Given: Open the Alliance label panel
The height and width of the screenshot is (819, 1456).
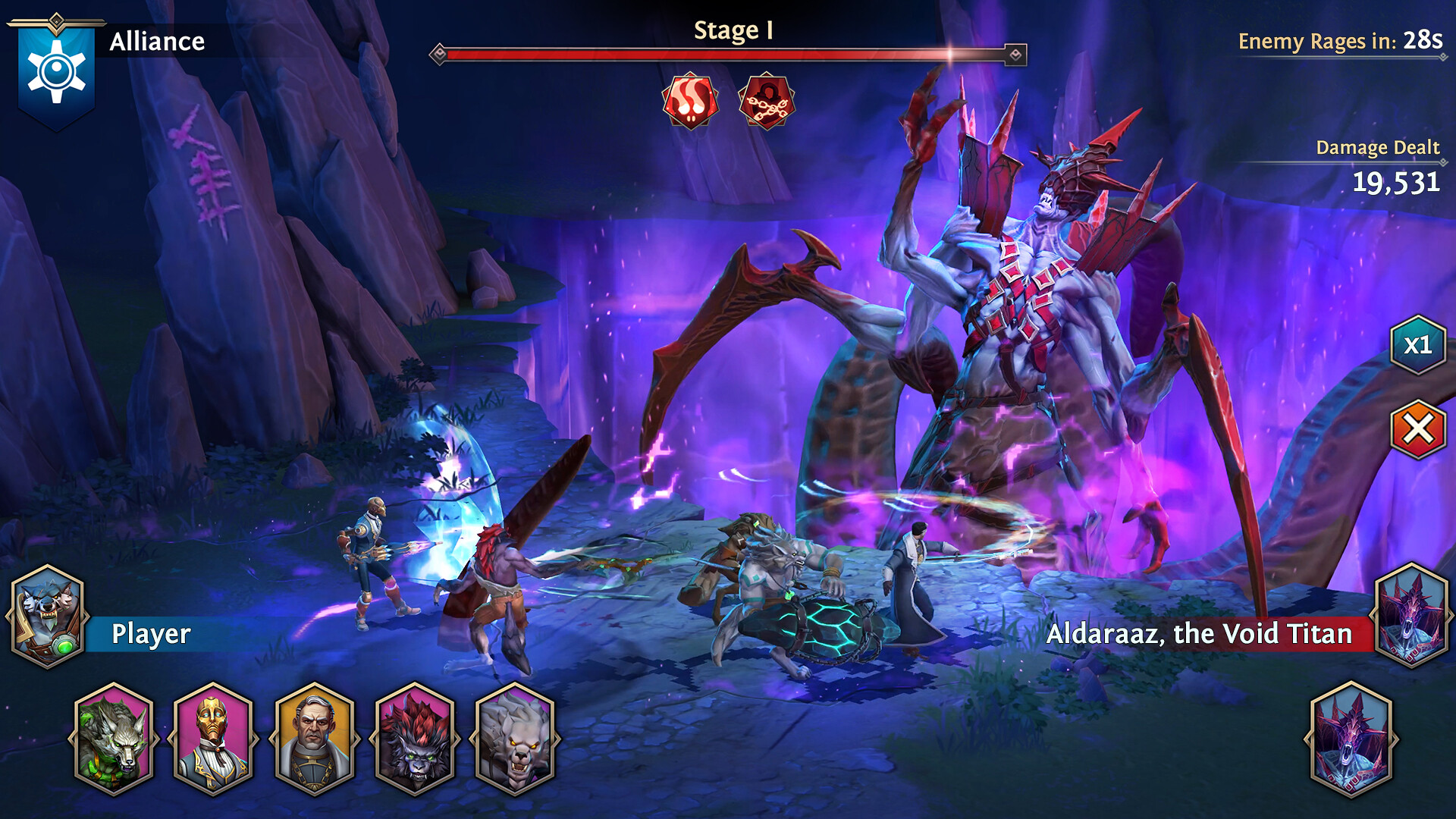Looking at the screenshot, I should pyautogui.click(x=157, y=42).
